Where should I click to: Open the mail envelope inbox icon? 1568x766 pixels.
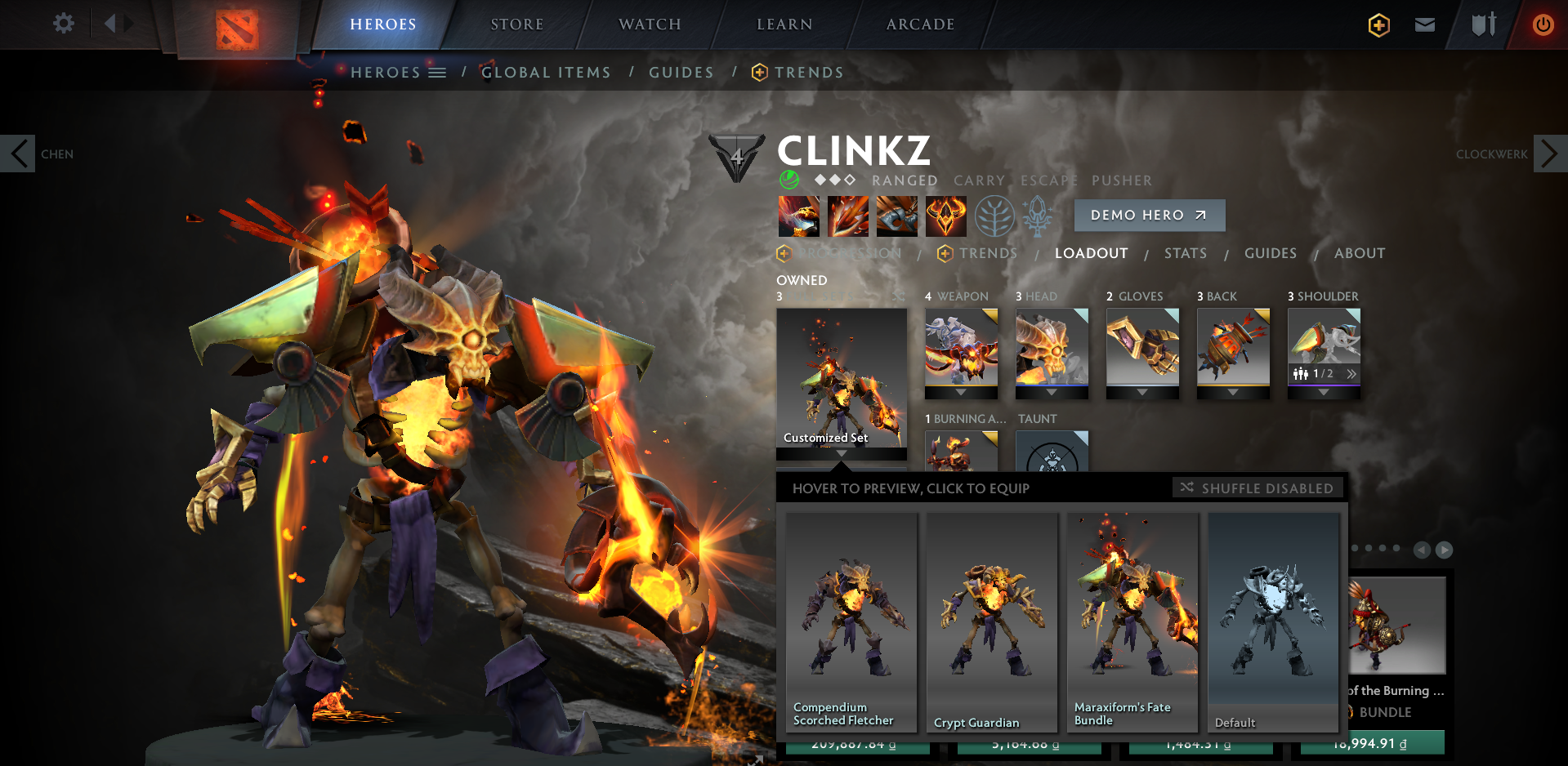point(1424,25)
